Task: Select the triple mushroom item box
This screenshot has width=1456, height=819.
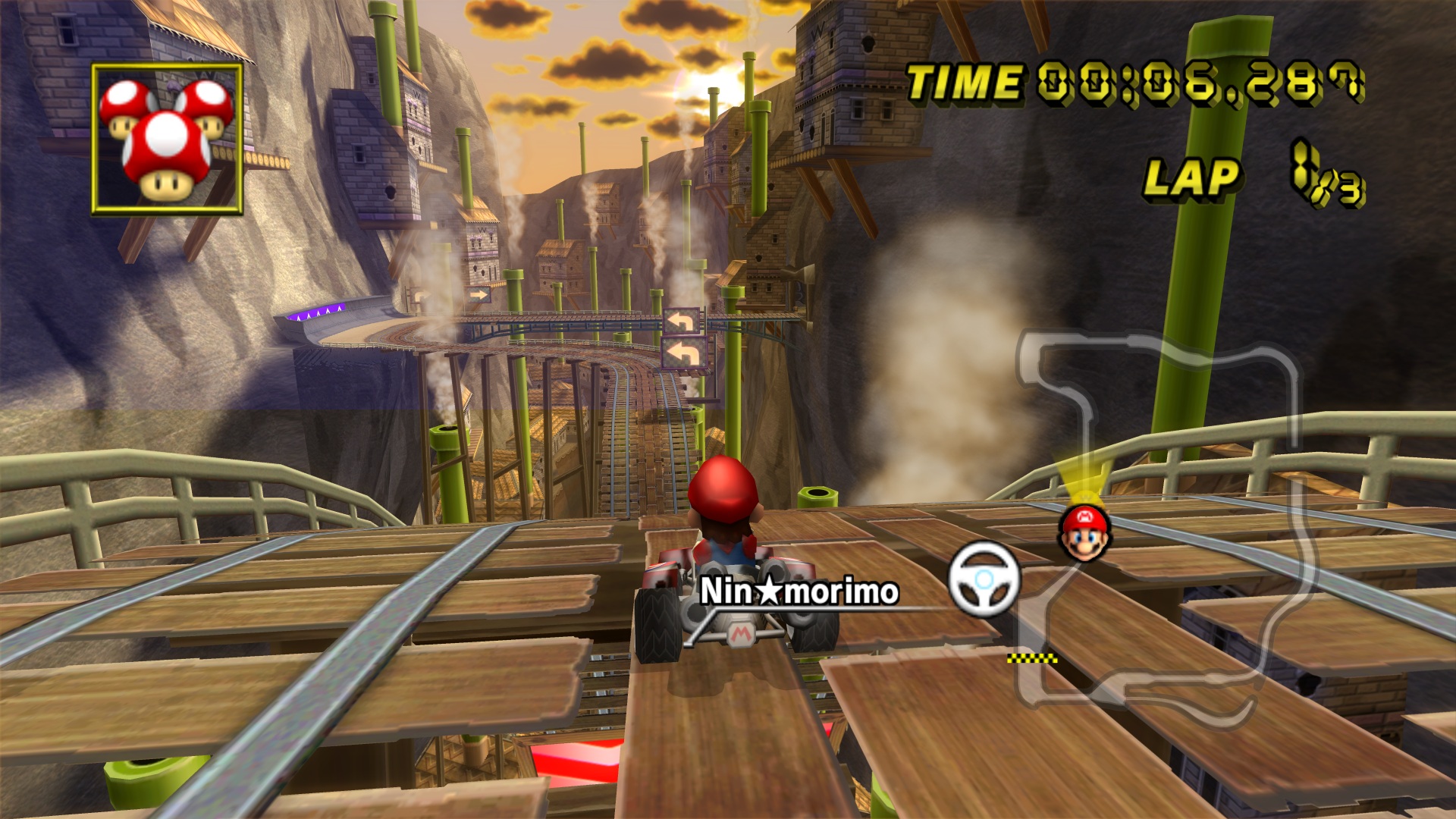Action: (x=167, y=139)
